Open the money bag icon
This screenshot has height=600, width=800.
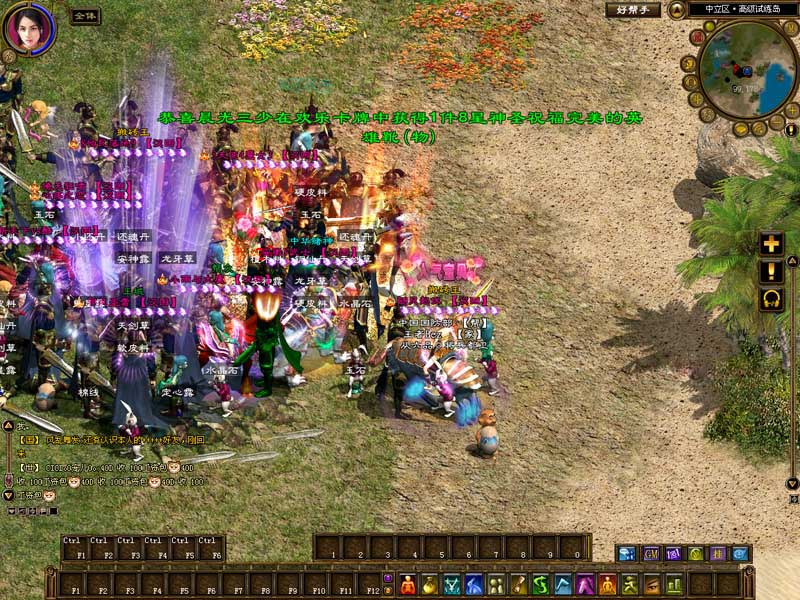point(430,584)
